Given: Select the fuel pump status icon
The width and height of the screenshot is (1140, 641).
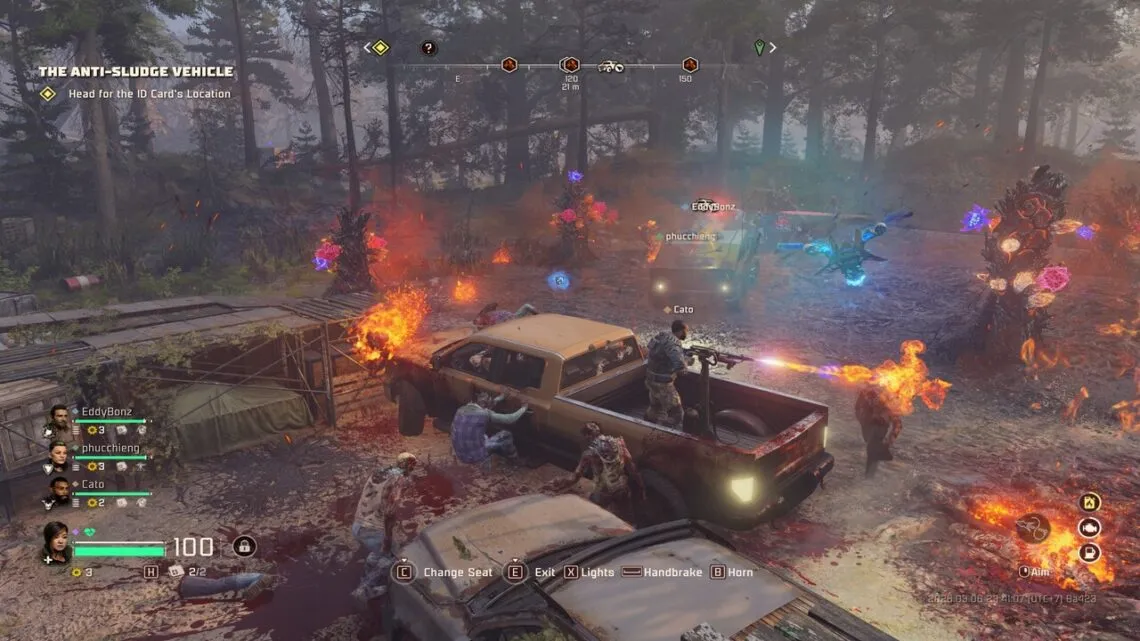Looking at the screenshot, I should [1089, 552].
